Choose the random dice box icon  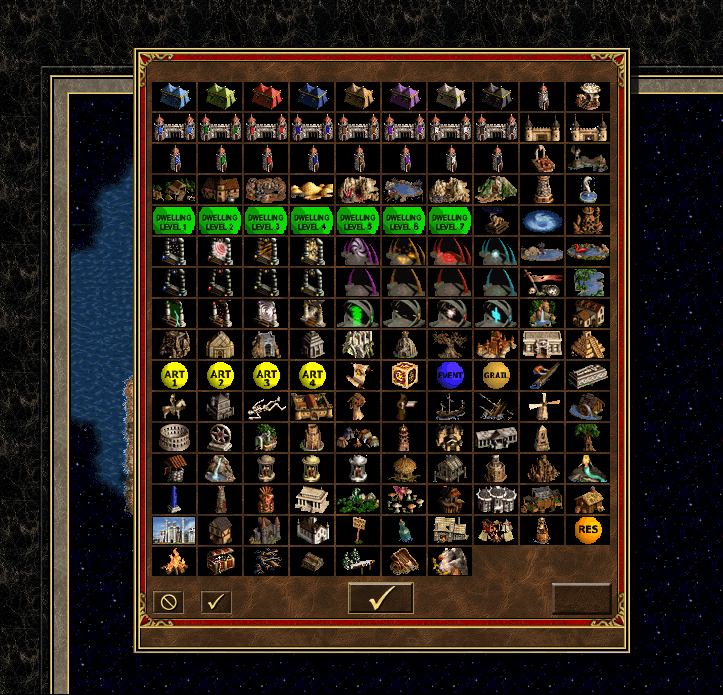(x=404, y=375)
